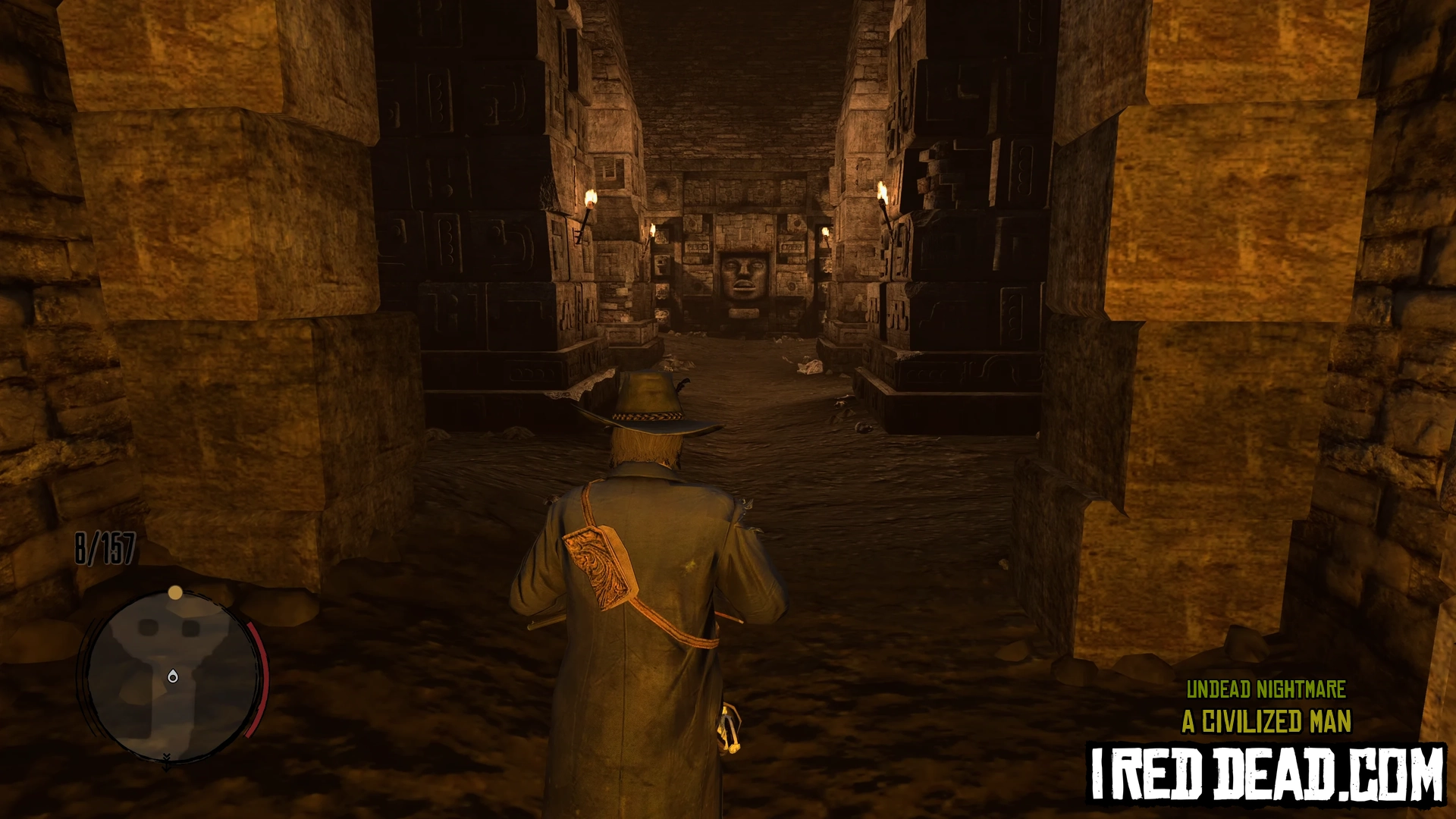This screenshot has width=1456, height=819.
Task: Click the IRED DEAD.COM watermark logo
Action: 1266,773
